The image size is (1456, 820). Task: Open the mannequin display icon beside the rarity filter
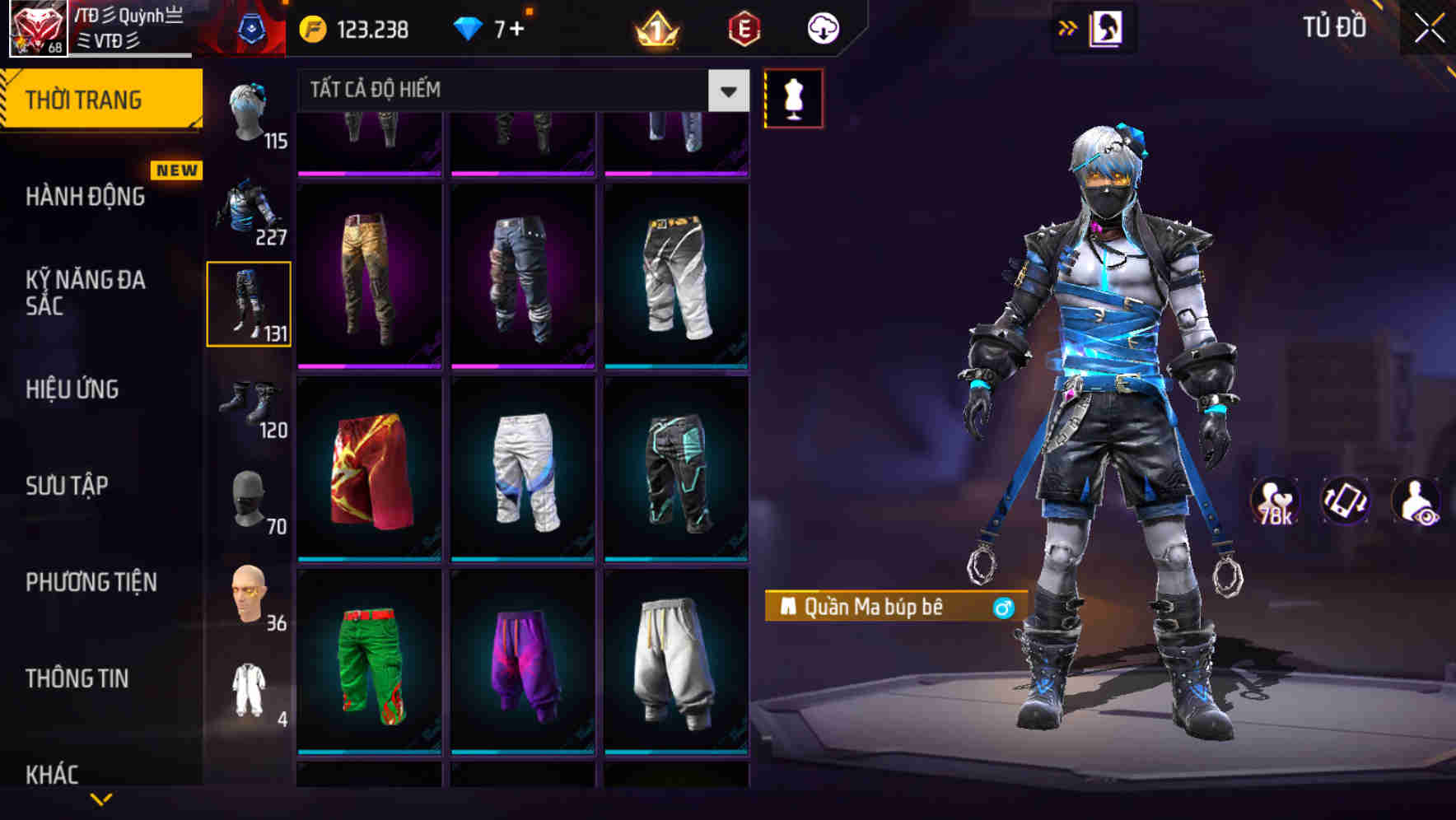pyautogui.click(x=794, y=97)
